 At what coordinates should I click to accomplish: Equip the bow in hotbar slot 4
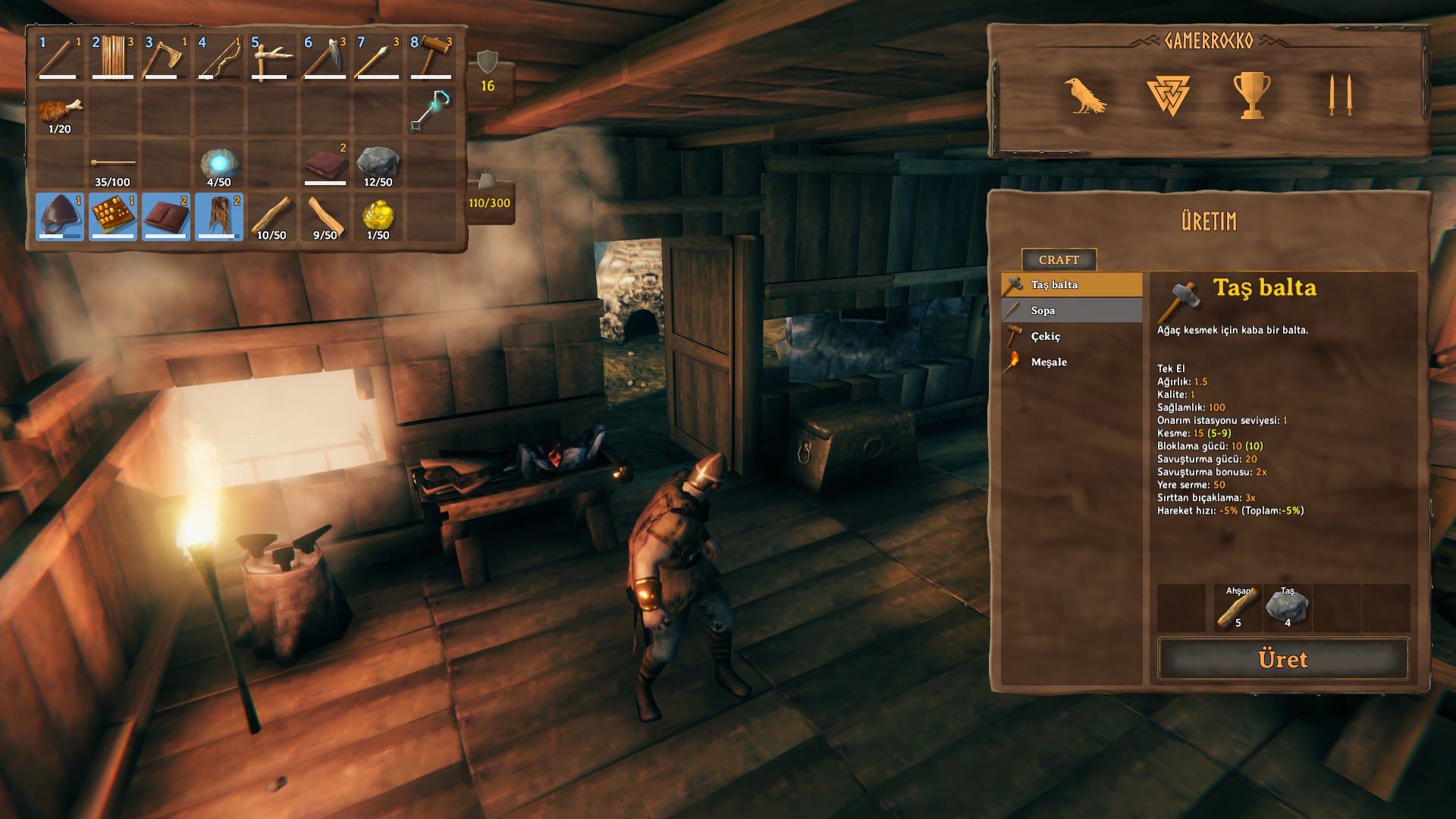218,58
